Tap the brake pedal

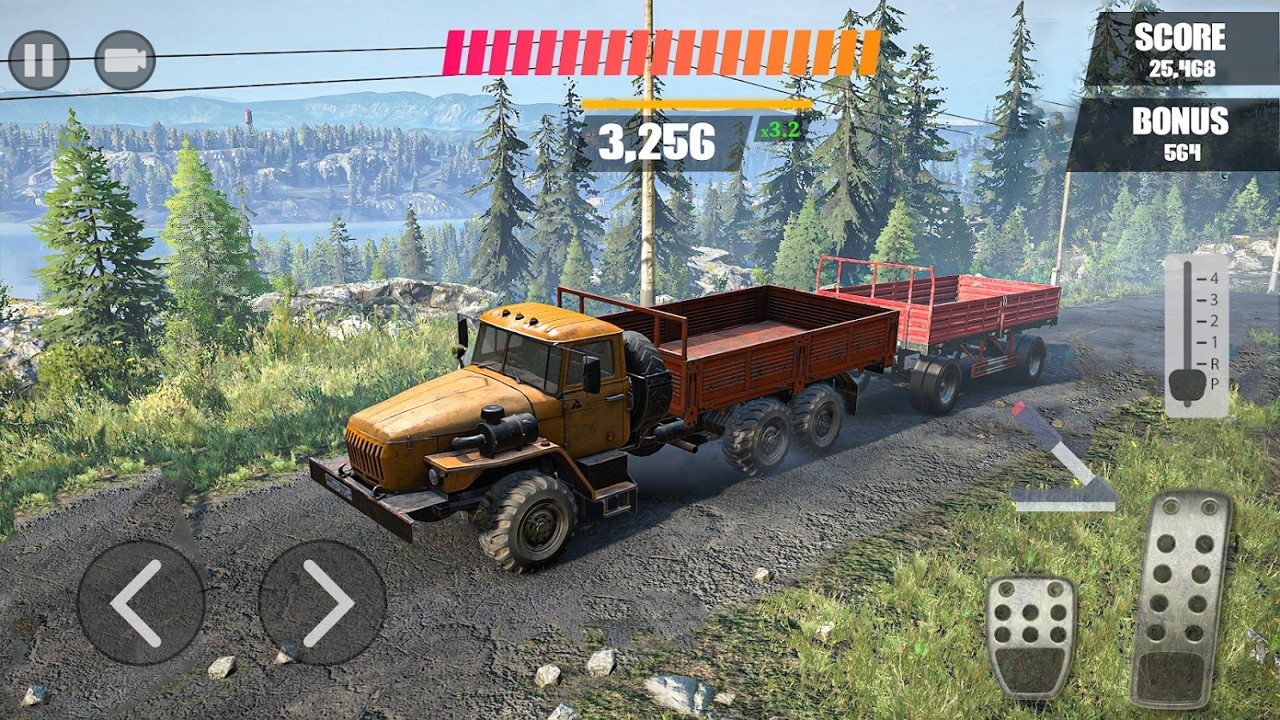coord(1031,637)
